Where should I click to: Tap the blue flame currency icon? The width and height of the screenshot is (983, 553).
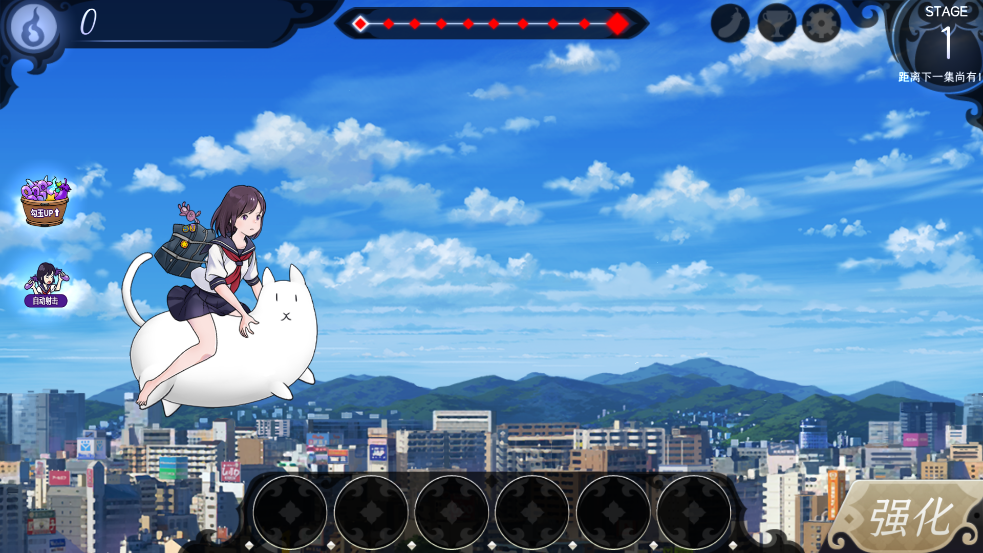coord(33,26)
